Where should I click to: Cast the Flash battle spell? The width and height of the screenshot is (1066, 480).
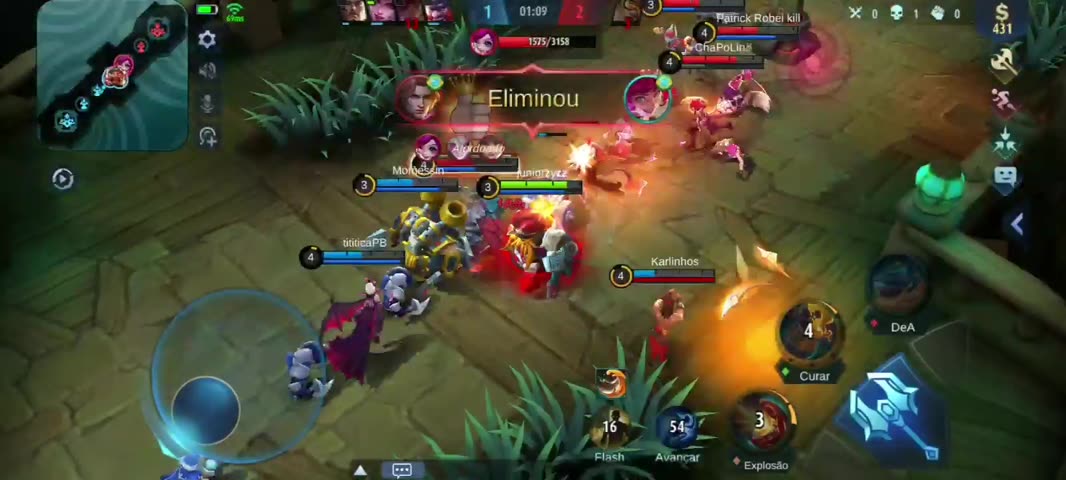point(609,427)
